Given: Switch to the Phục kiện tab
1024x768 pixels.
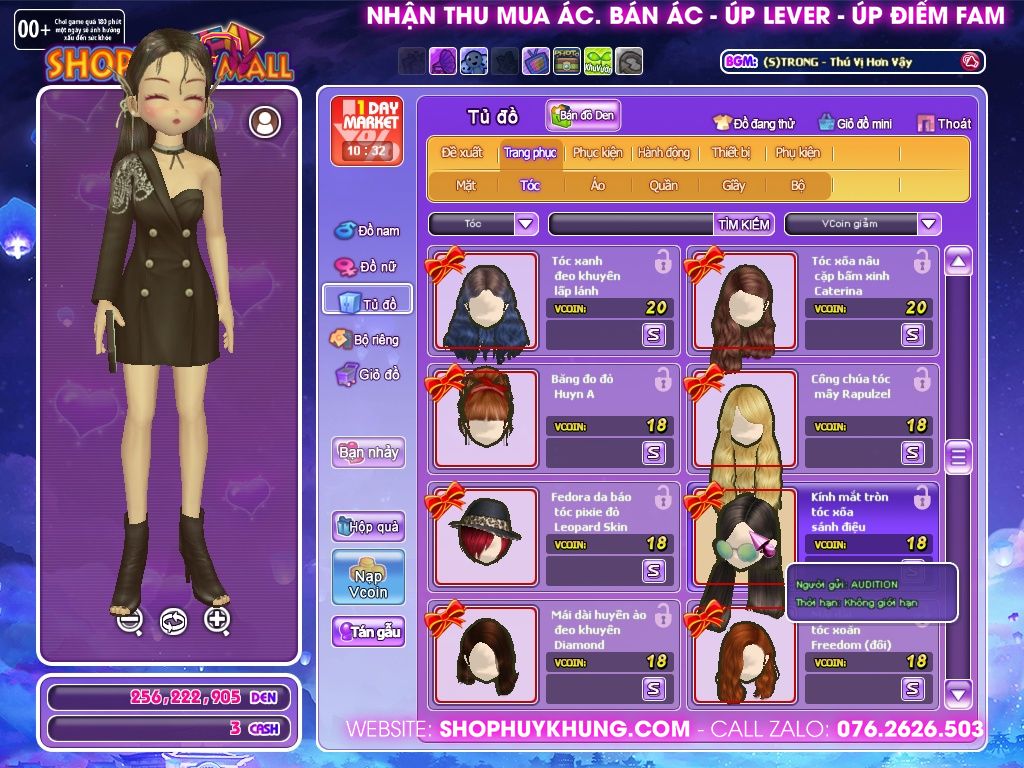Looking at the screenshot, I should pos(597,153).
